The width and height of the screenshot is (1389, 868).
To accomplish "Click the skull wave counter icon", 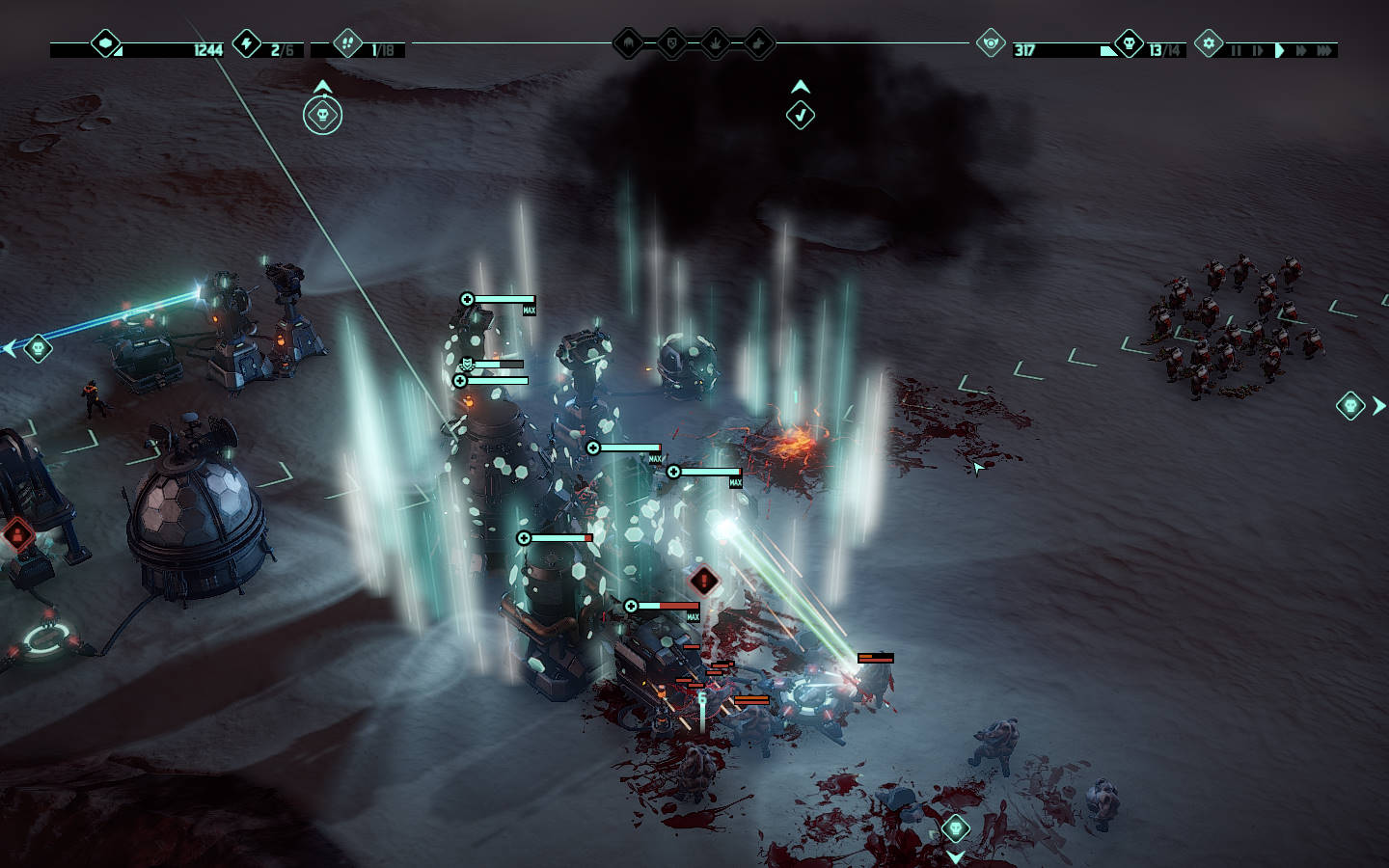I will pos(1129,43).
